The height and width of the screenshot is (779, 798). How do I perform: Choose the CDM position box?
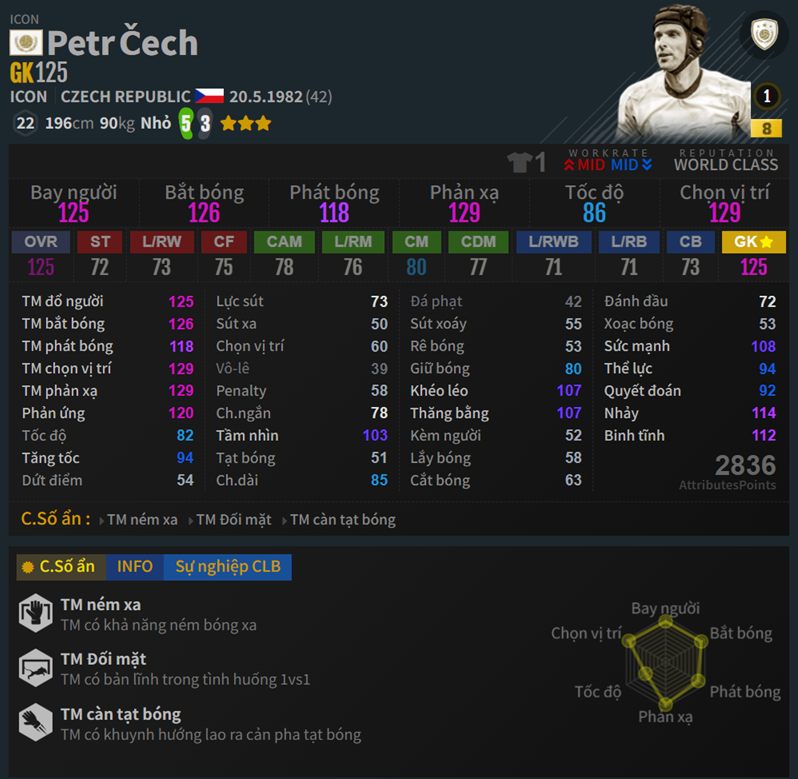pos(478,243)
